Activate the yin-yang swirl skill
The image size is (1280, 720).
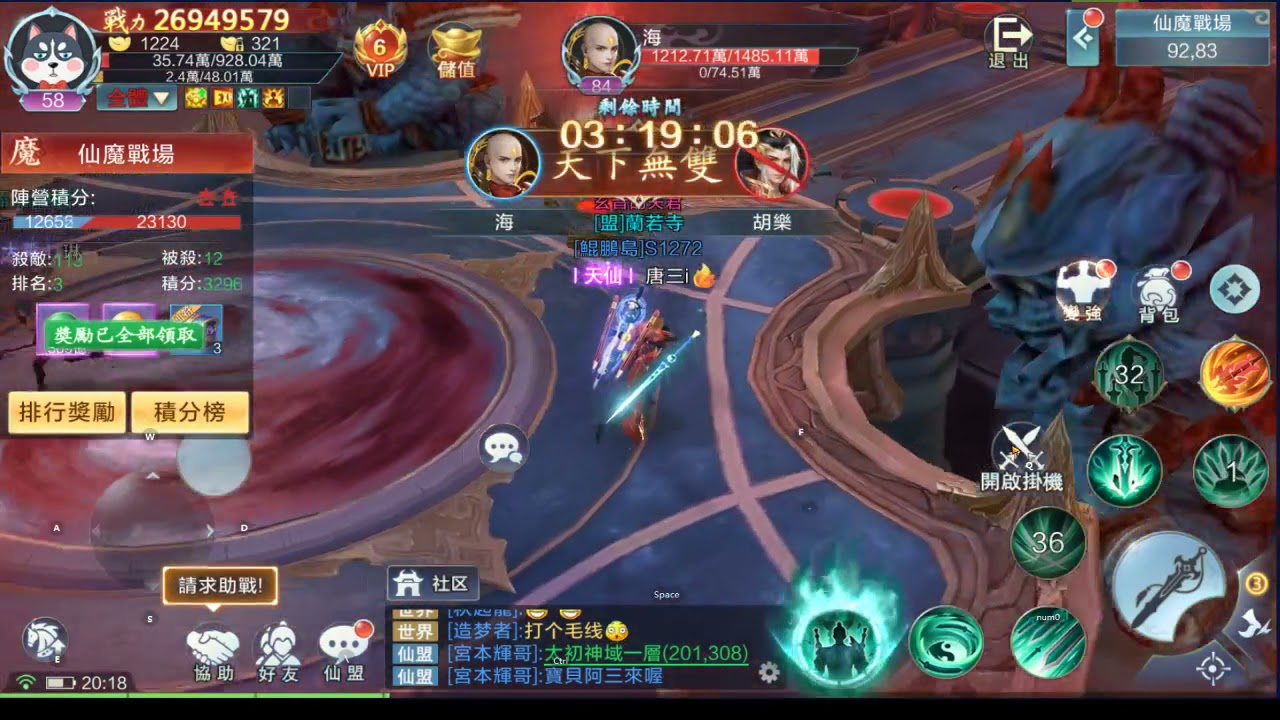[945, 642]
